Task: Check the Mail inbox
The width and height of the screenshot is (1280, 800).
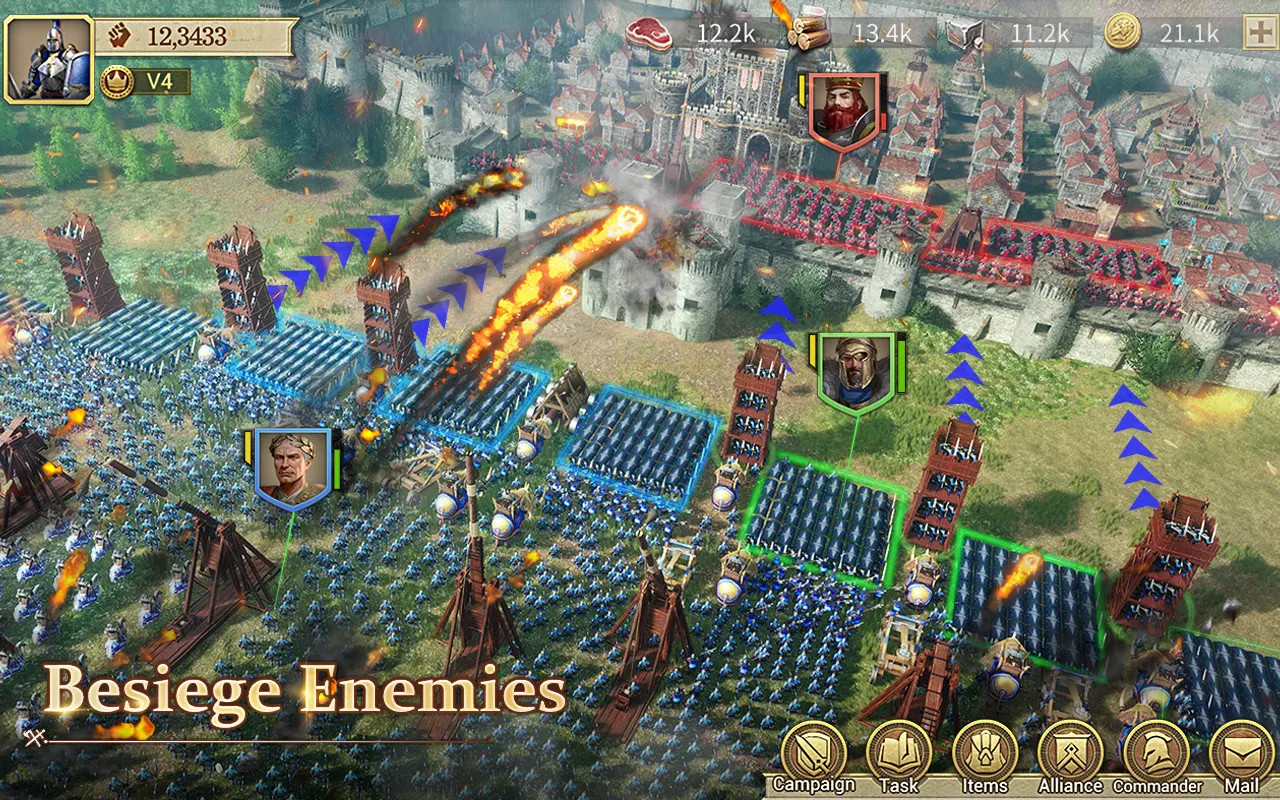Action: click(x=1241, y=757)
